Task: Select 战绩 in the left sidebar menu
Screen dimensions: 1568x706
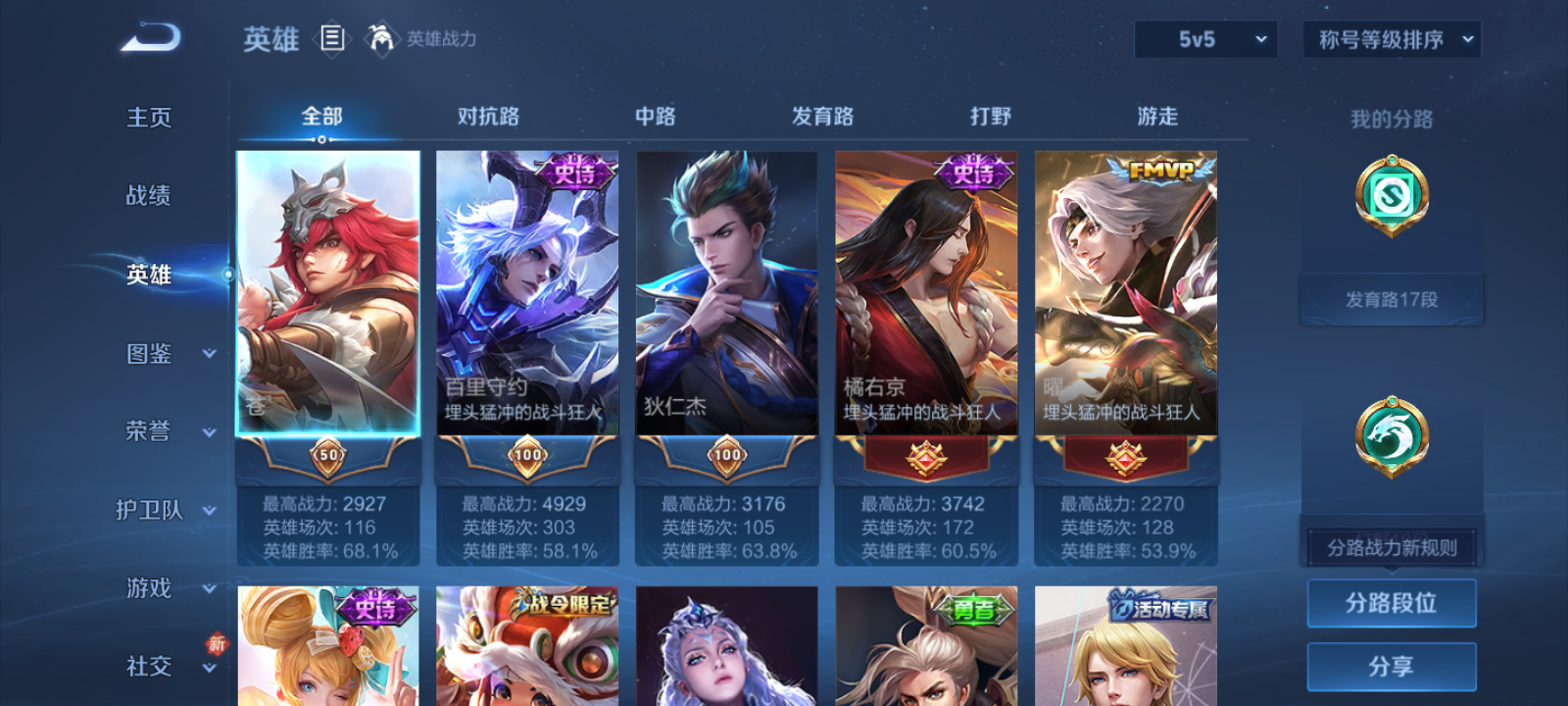Action: (x=147, y=196)
